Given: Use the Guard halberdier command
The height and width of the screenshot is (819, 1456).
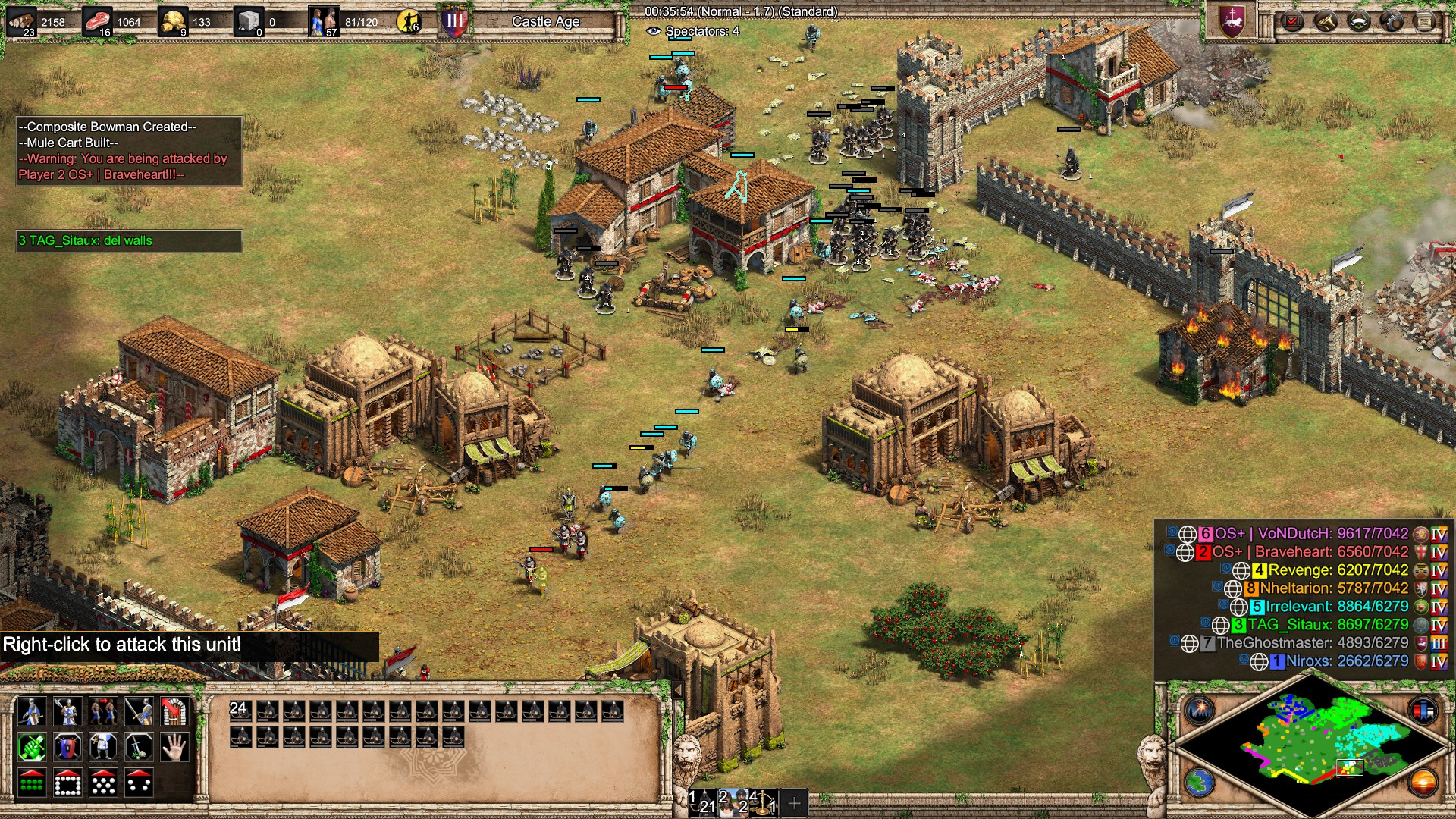Looking at the screenshot, I should point(67,712).
